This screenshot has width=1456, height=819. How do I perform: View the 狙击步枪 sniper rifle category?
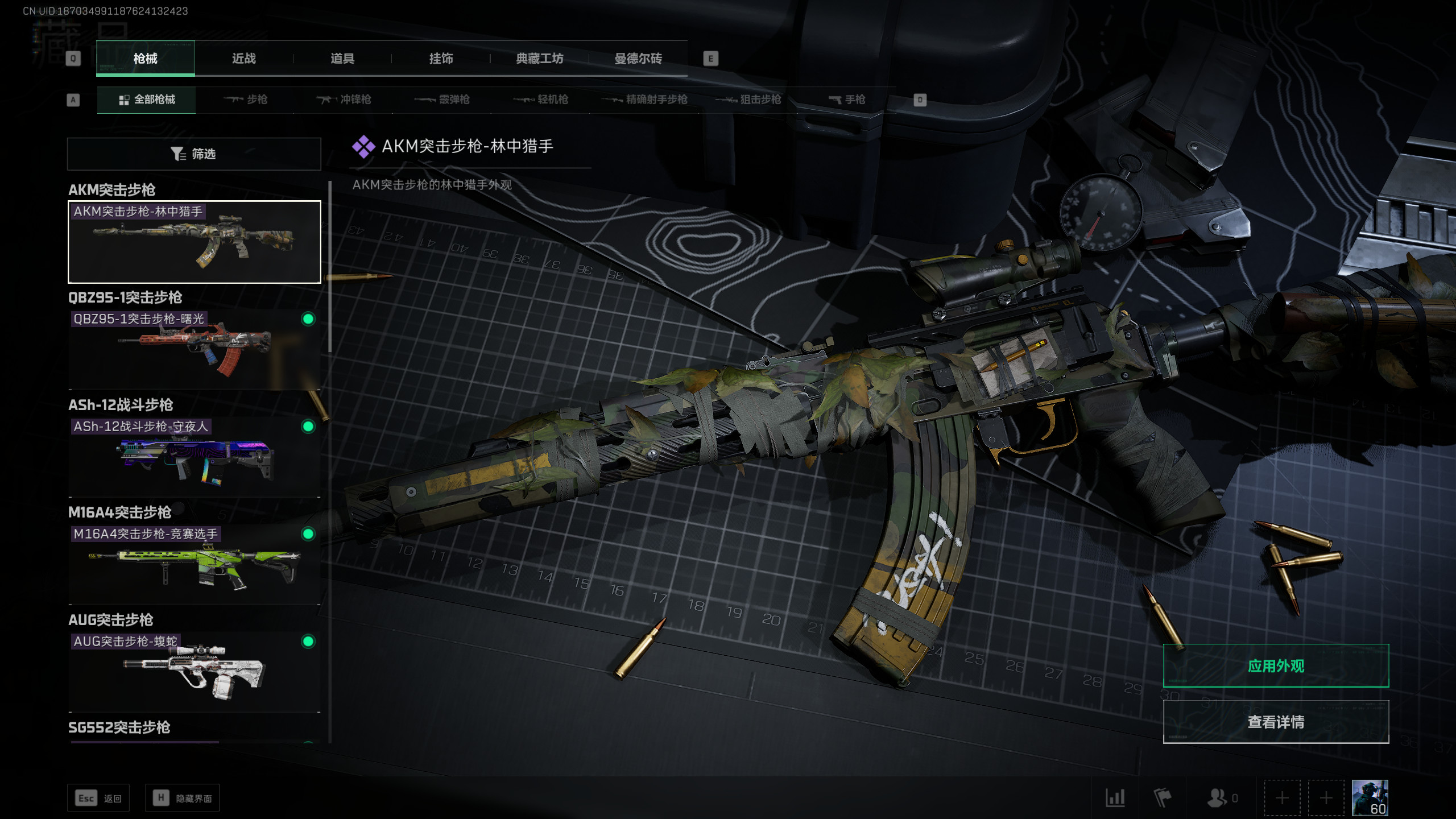[x=748, y=100]
